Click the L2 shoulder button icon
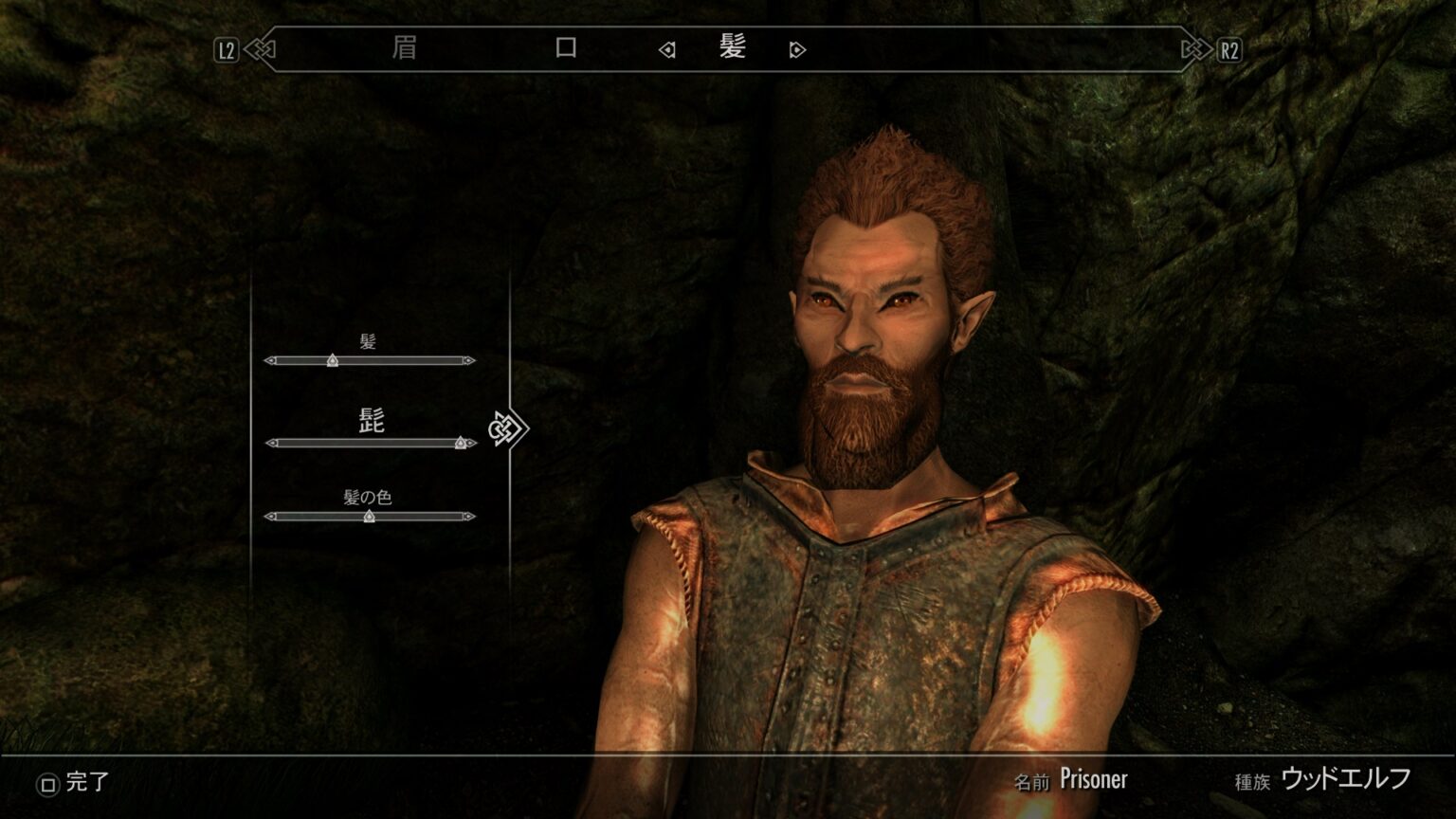Viewport: 1456px width, 819px height. pyautogui.click(x=225, y=51)
